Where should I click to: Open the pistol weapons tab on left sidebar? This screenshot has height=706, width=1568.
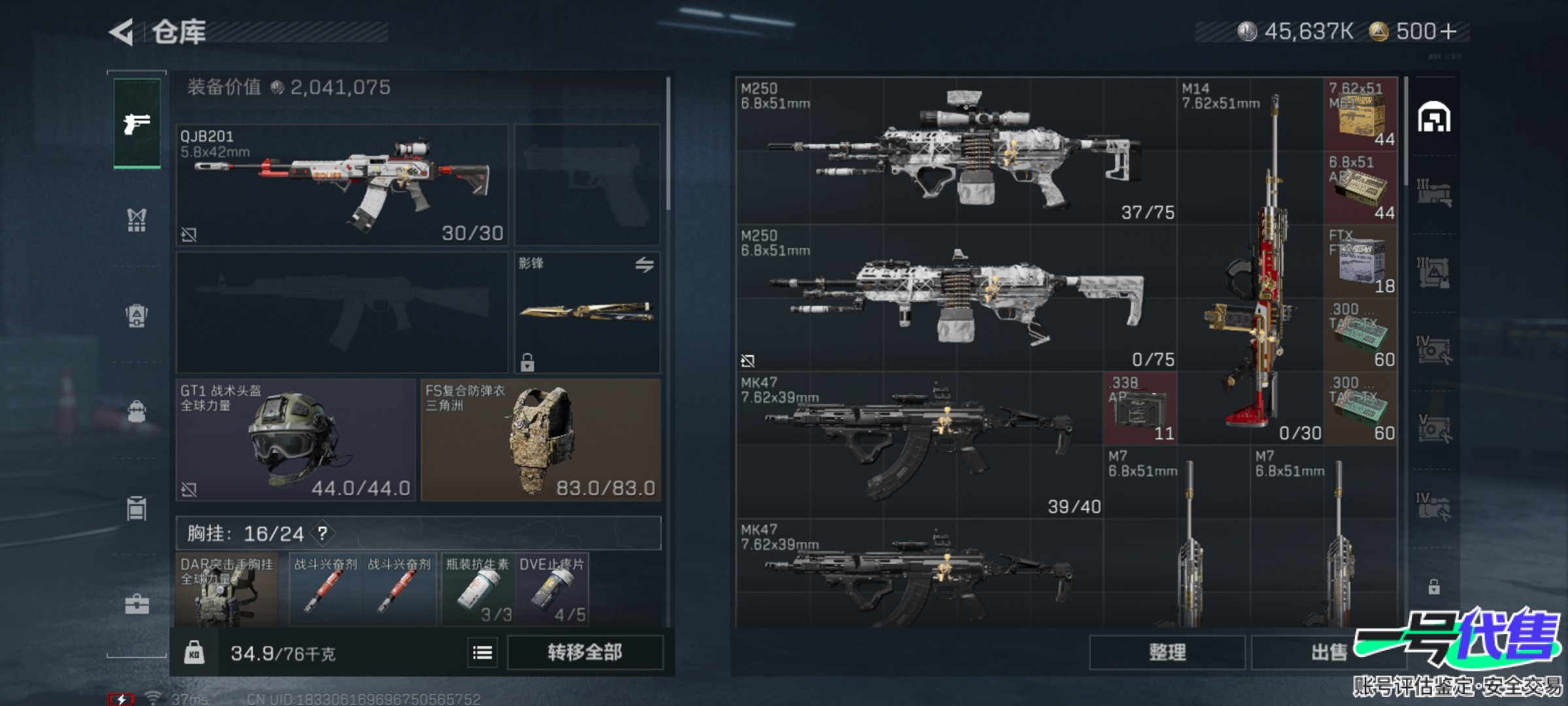137,123
